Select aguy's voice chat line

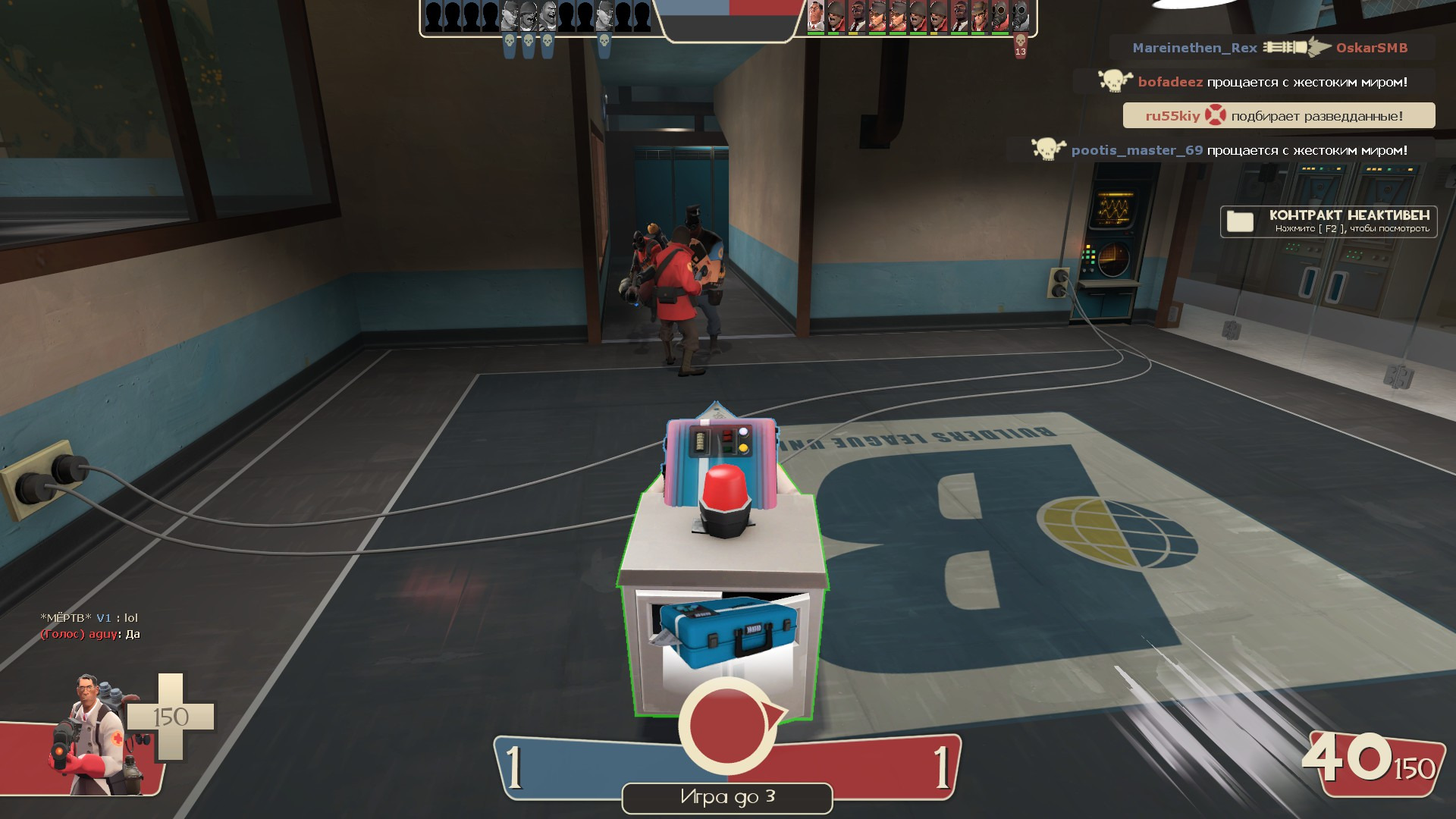pos(90,635)
